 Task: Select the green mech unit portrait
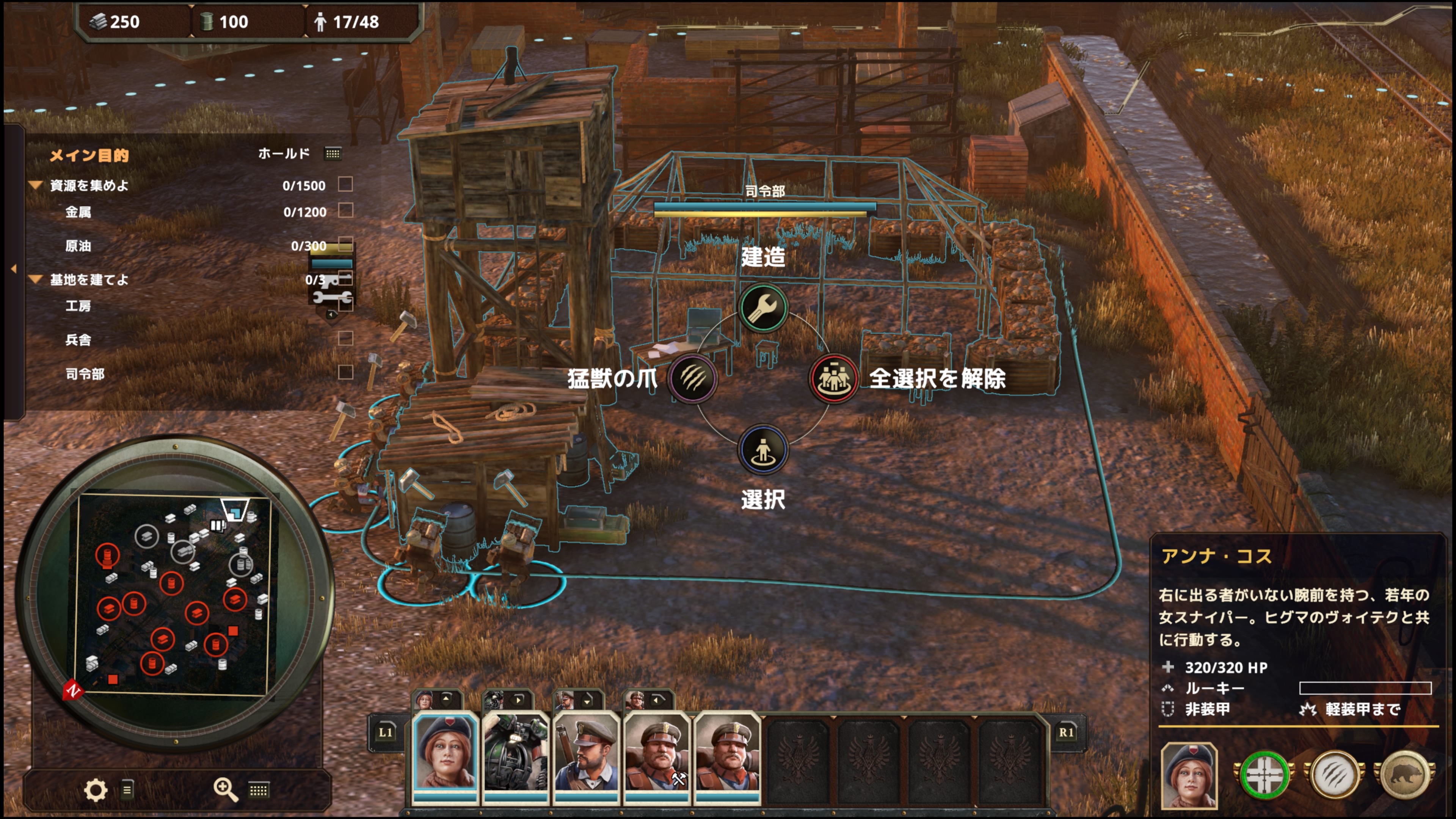pos(516,752)
